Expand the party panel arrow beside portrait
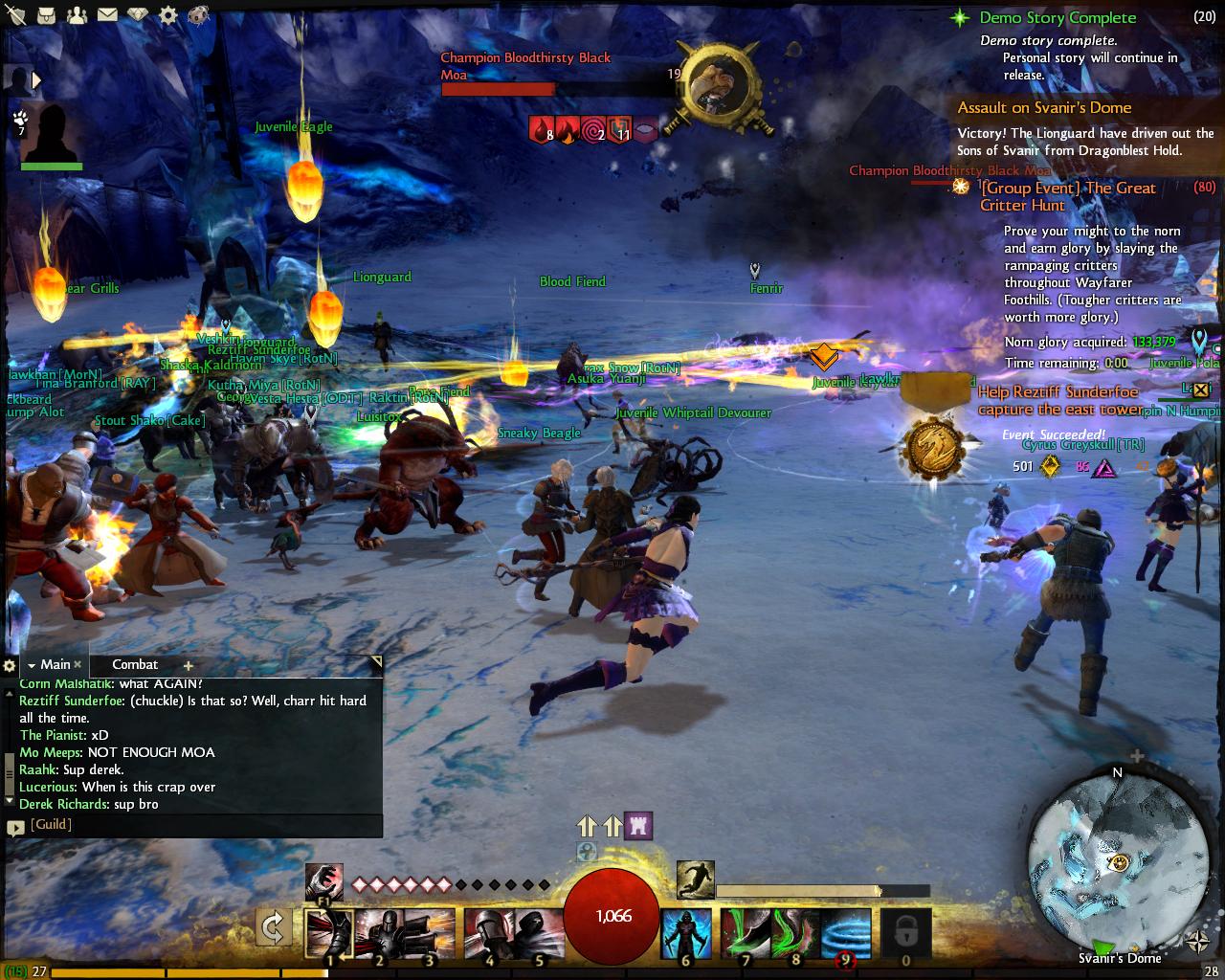The width and height of the screenshot is (1225, 980). click(37, 81)
